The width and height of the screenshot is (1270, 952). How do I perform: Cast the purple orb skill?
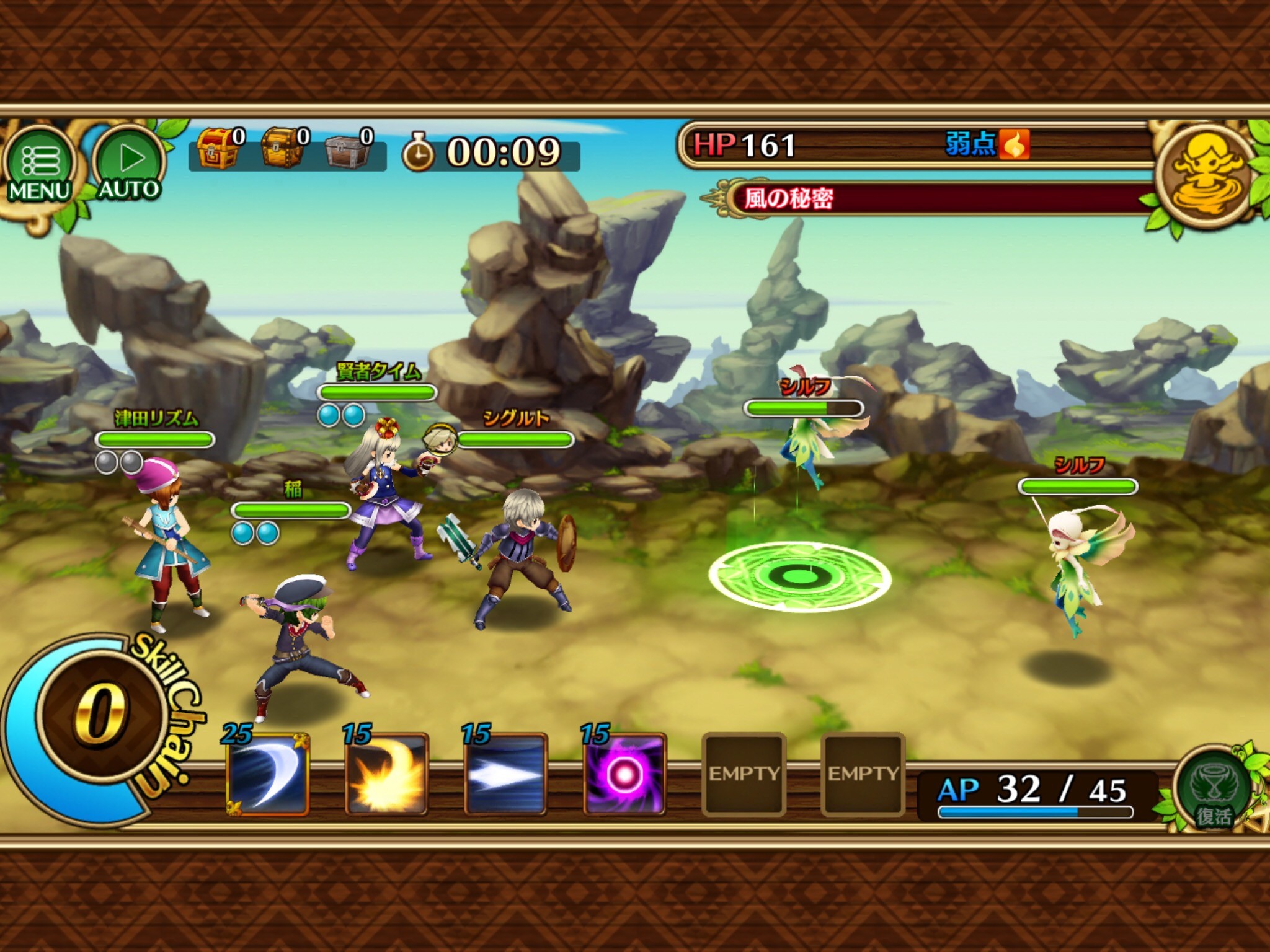624,774
